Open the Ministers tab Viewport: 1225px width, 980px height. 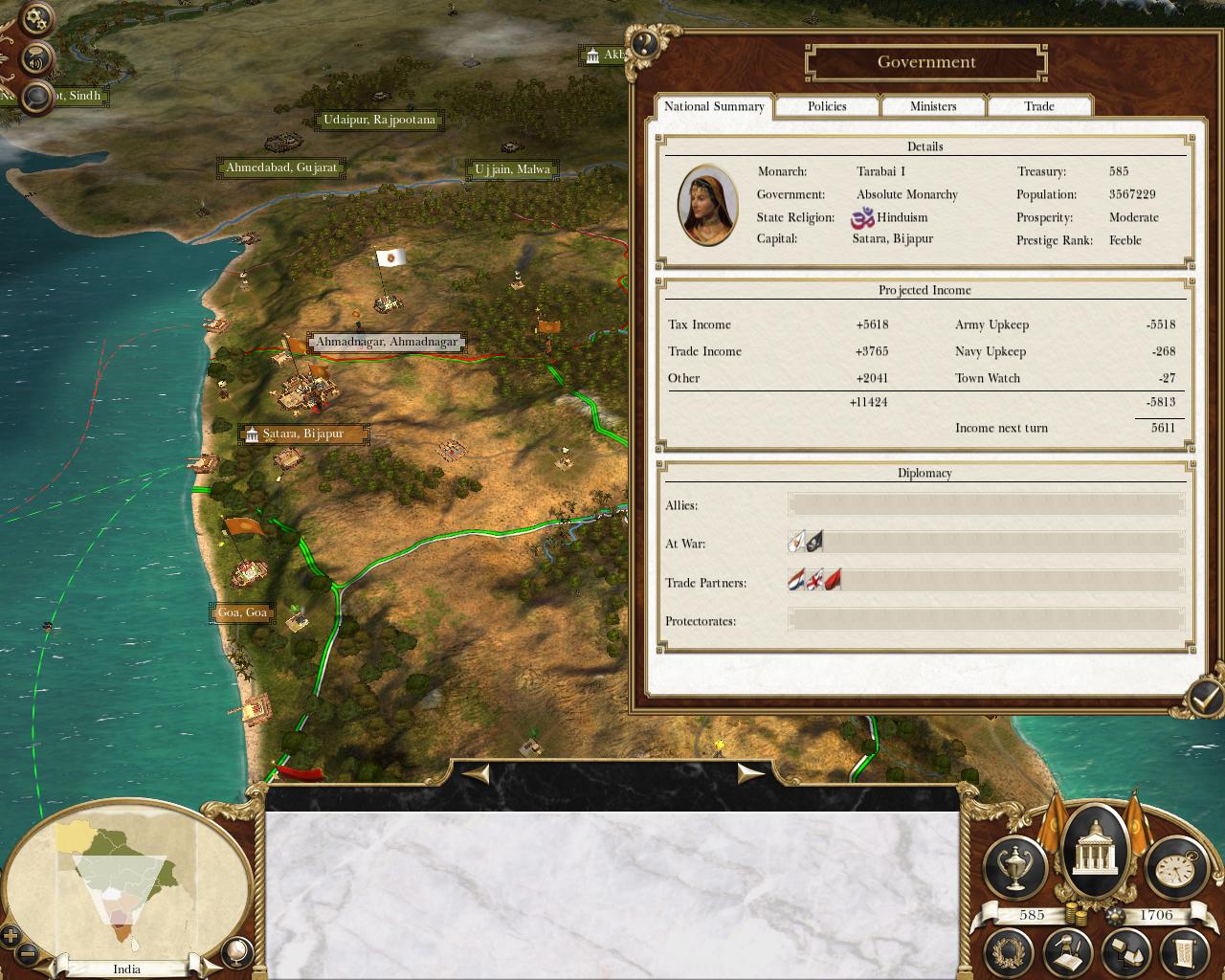[x=933, y=106]
